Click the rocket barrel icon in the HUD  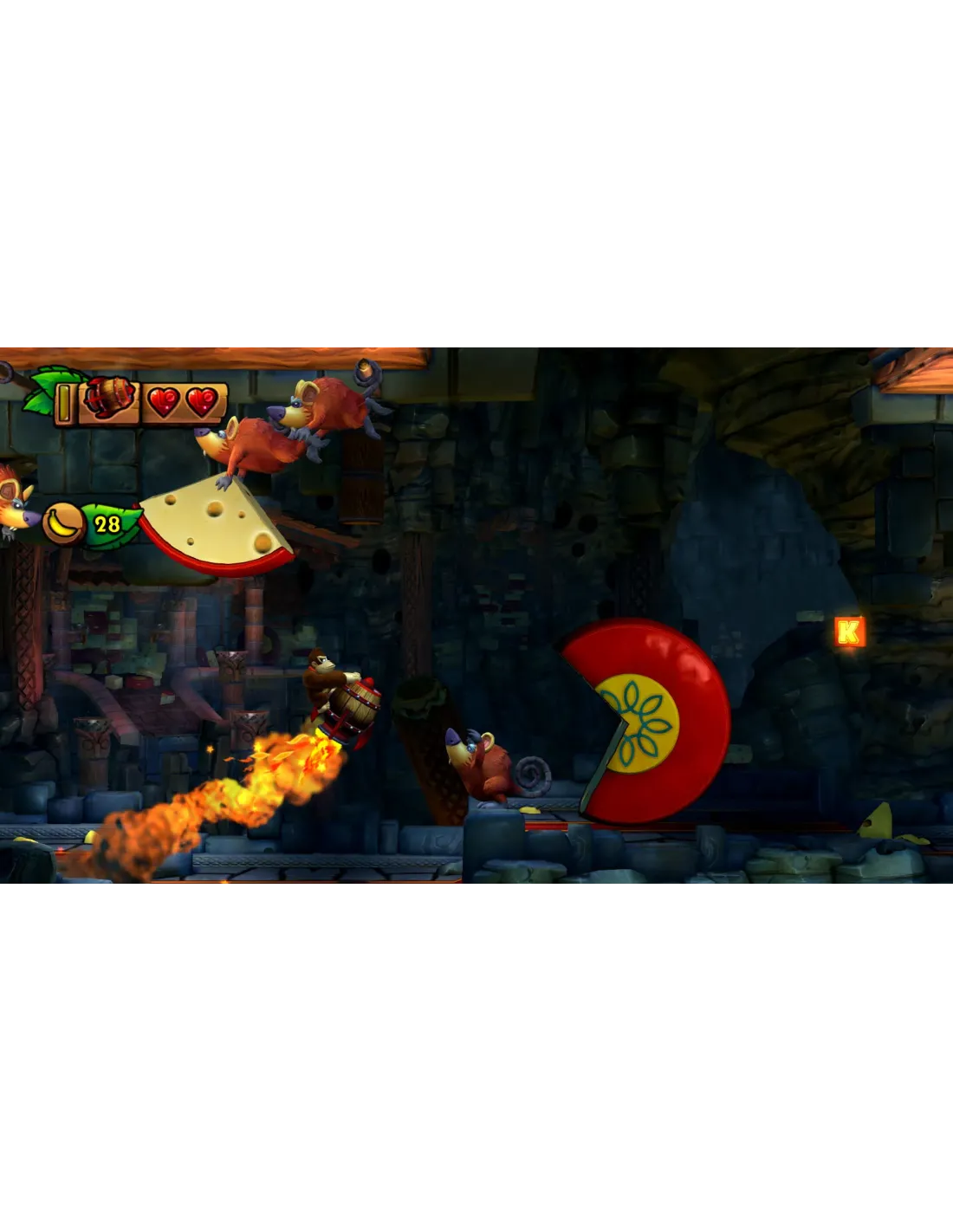[x=109, y=400]
